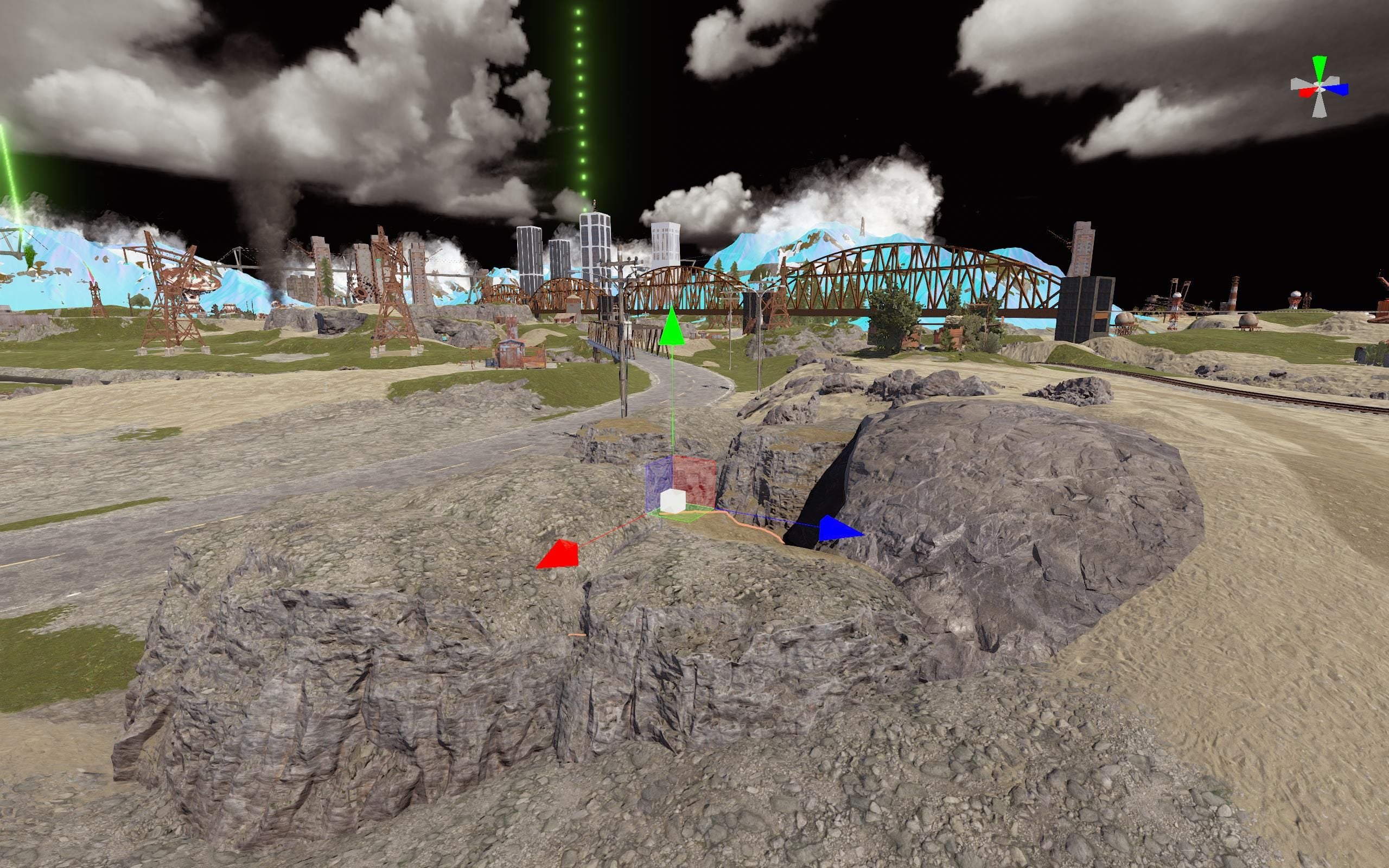Image resolution: width=1389 pixels, height=868 pixels.
Task: Grab the move gizmo's blue Z-axis arrow
Action: point(839,528)
